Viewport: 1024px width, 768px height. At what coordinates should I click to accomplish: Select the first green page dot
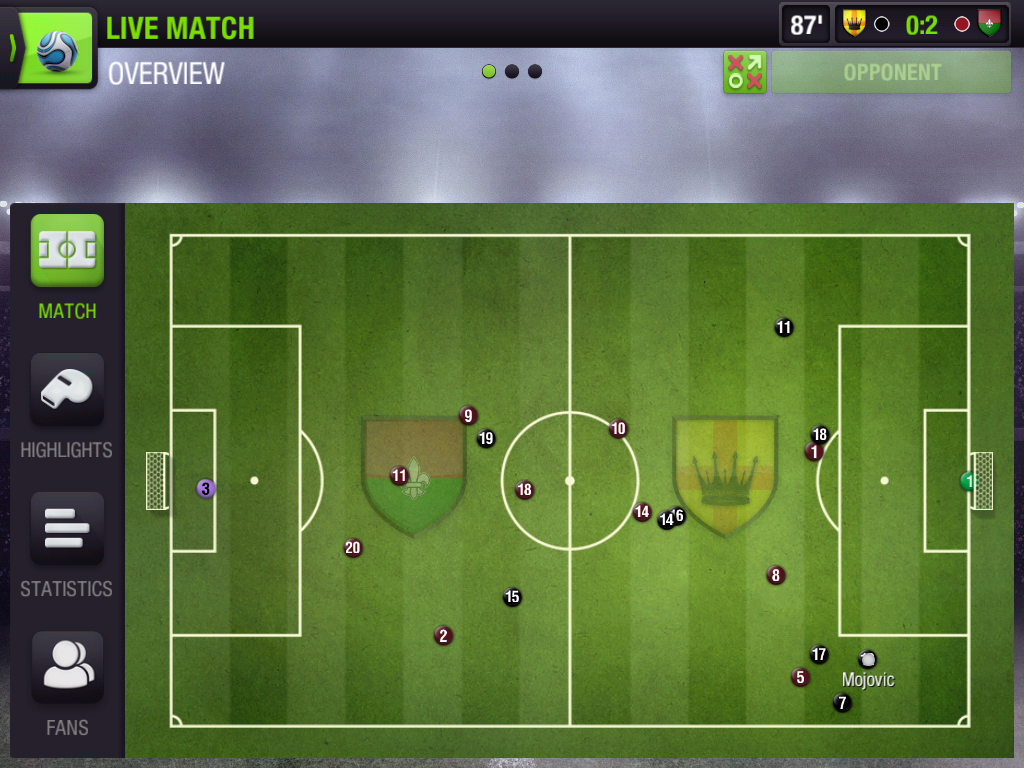pos(489,72)
